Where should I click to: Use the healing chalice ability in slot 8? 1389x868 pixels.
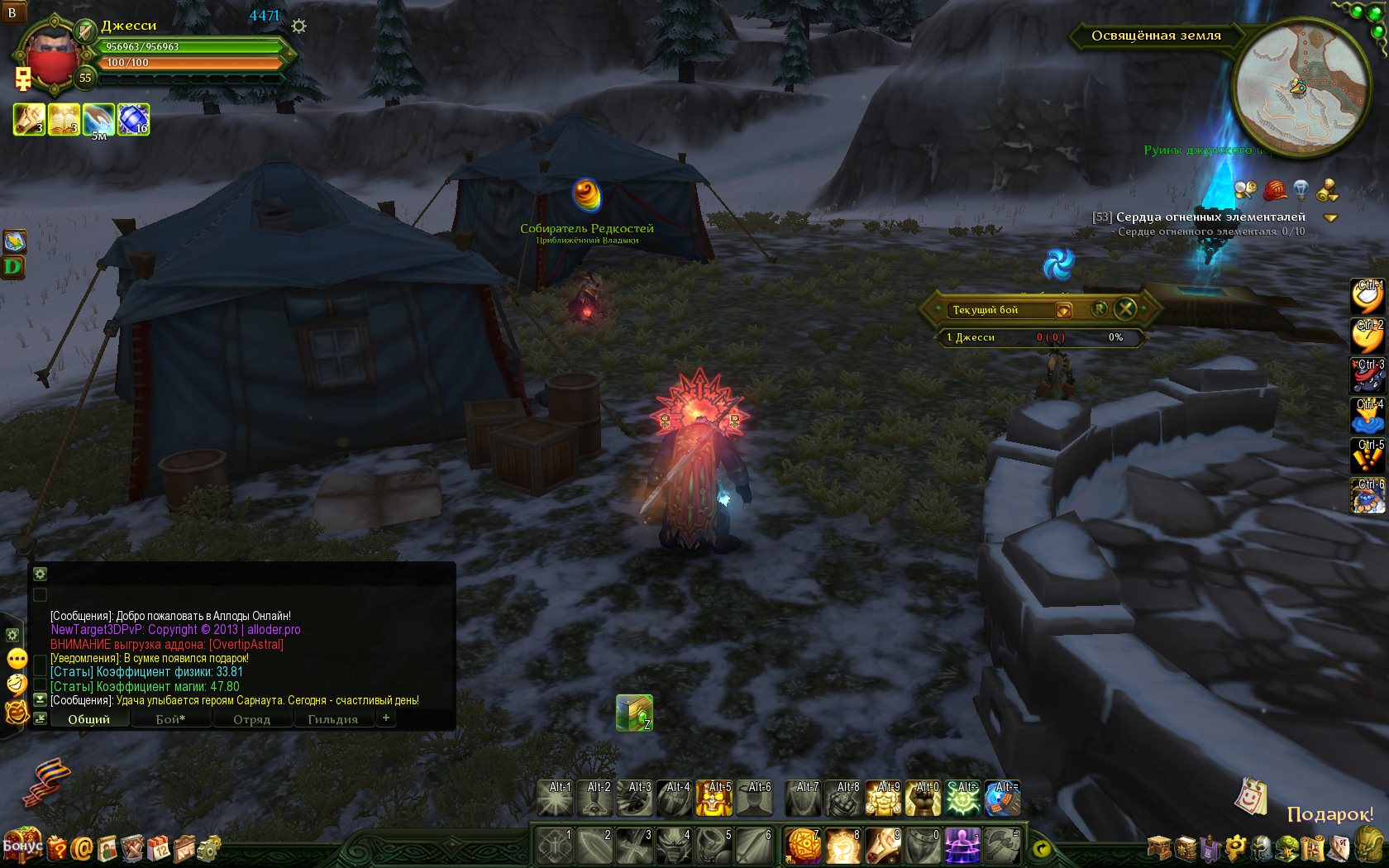[x=842, y=847]
